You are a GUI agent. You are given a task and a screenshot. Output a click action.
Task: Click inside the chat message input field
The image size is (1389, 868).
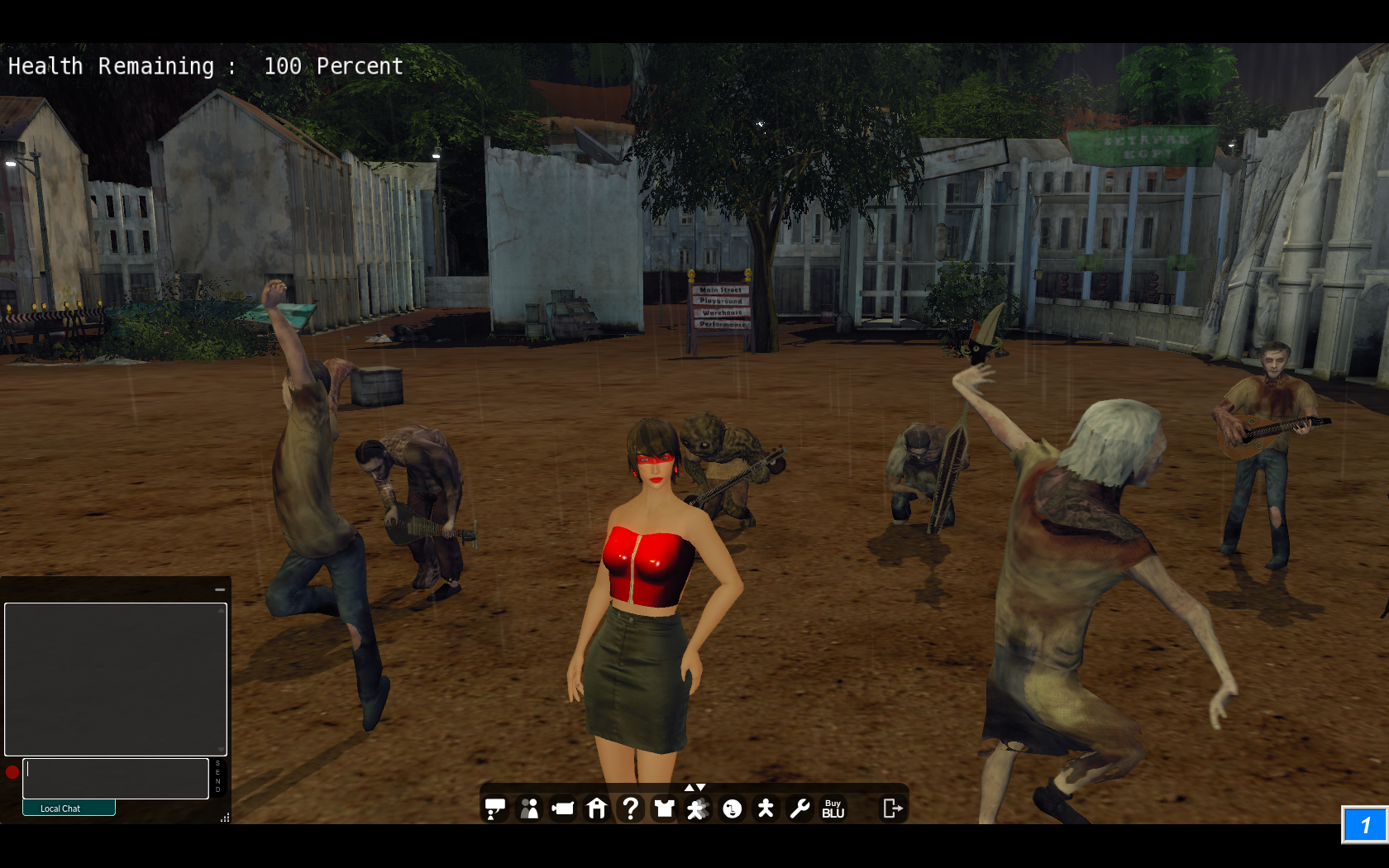point(116,779)
